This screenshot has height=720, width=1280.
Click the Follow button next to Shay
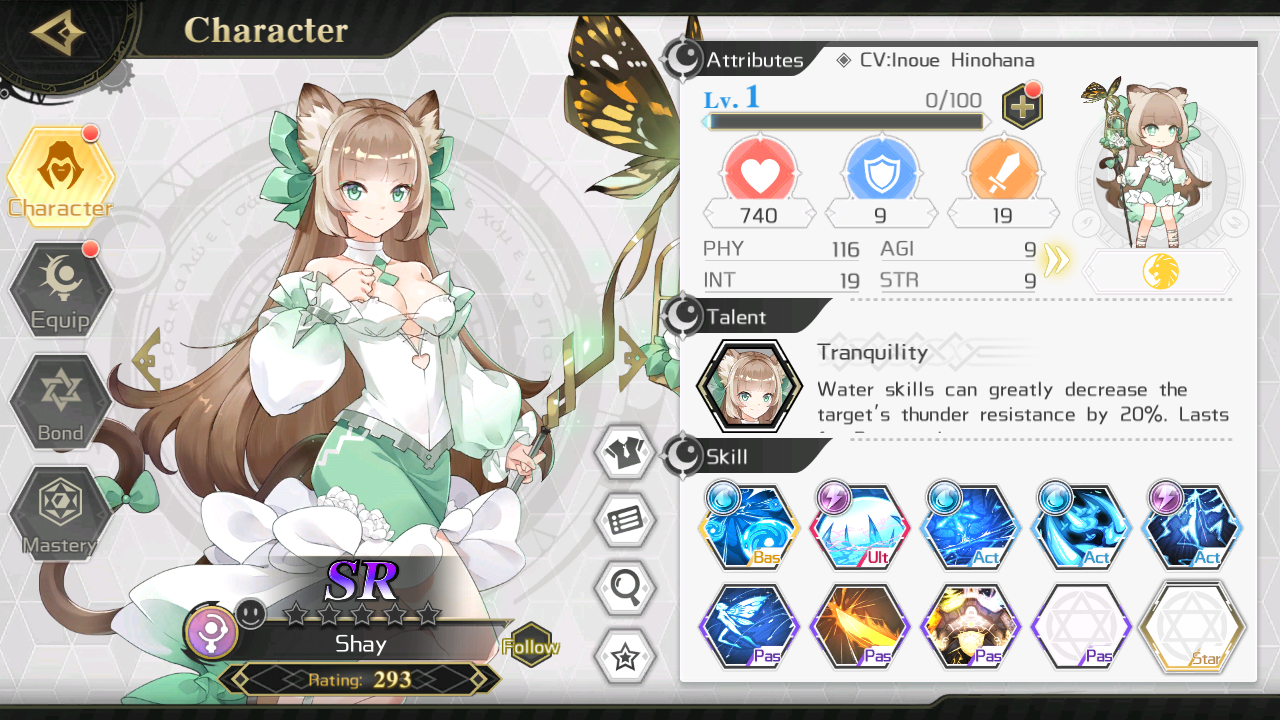(x=530, y=646)
